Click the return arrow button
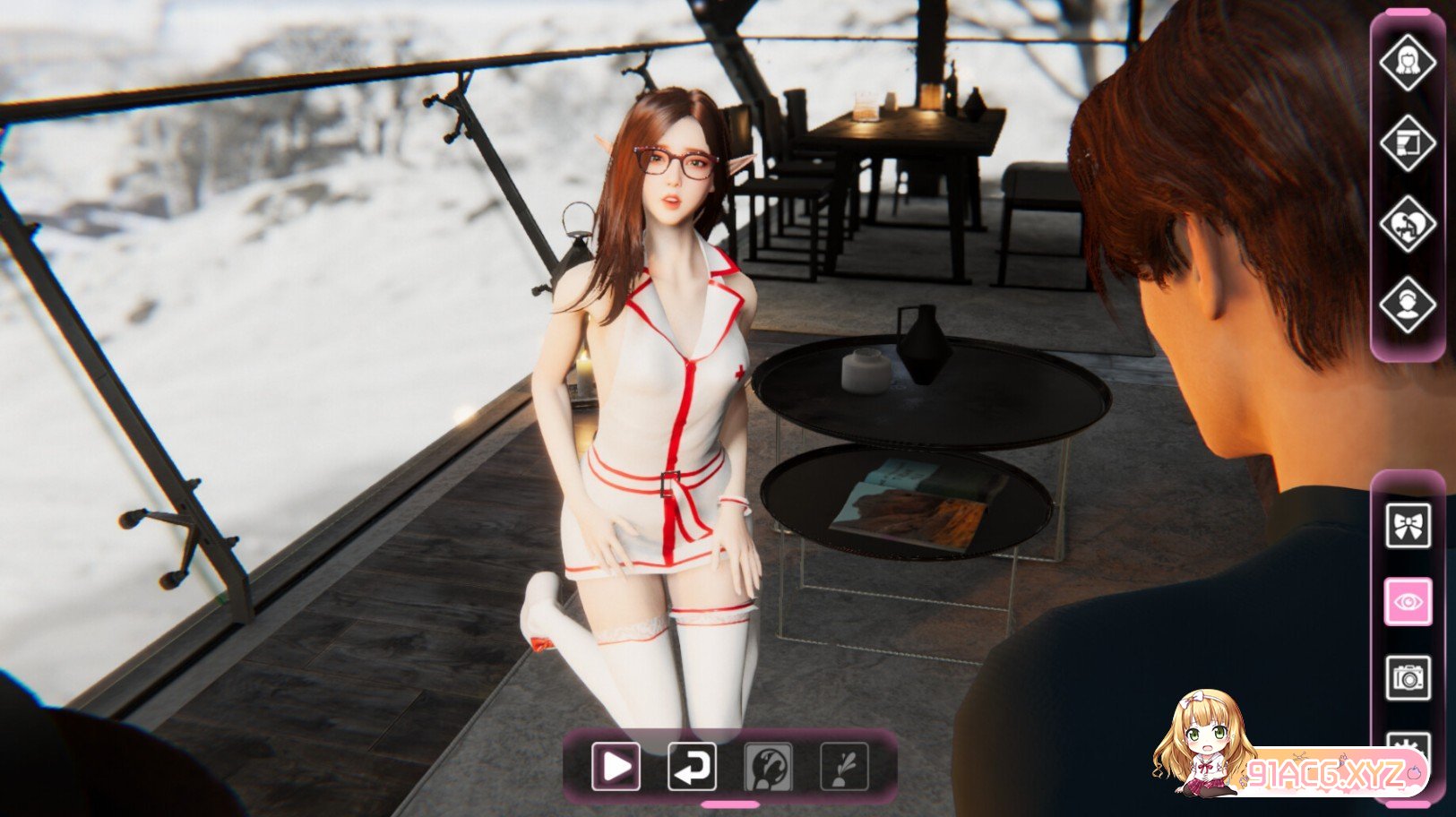Screen dimensions: 1456x817 click(x=692, y=767)
